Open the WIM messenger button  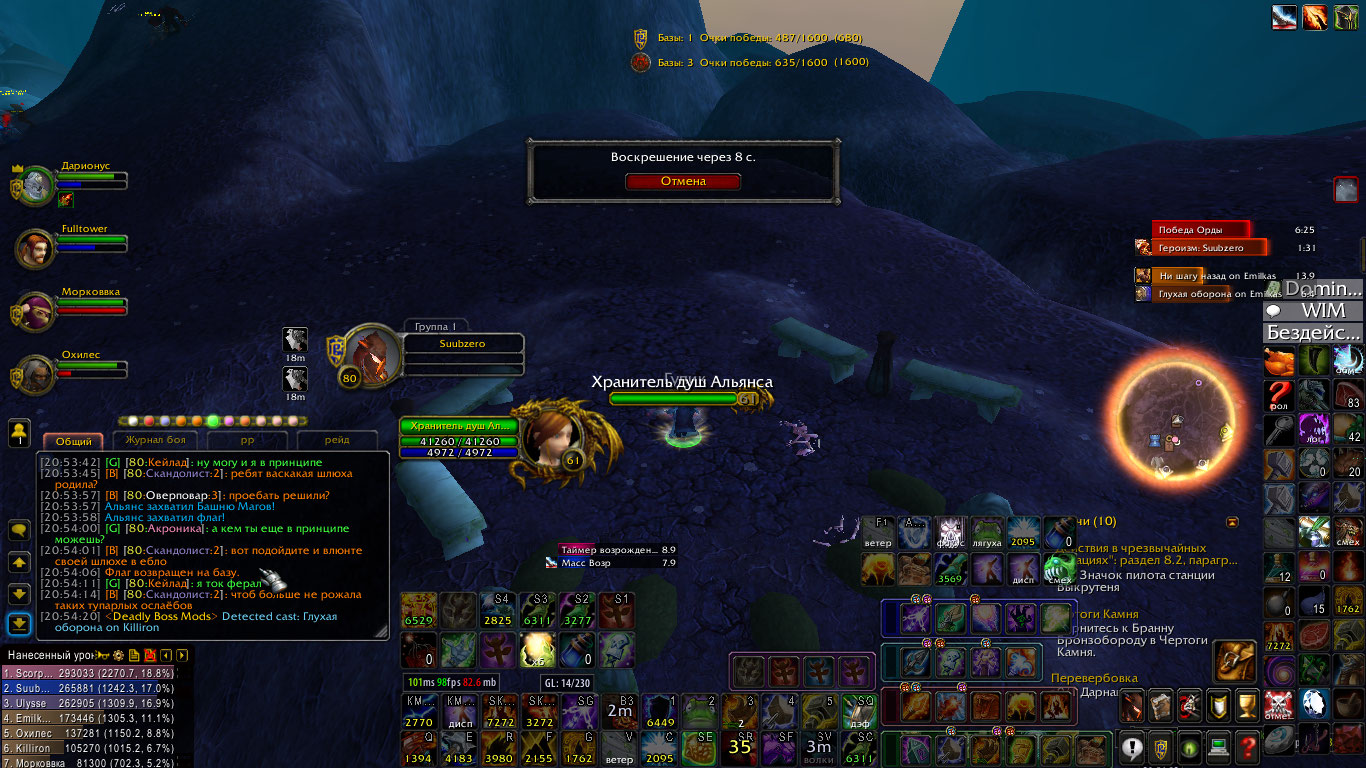pyautogui.click(x=1314, y=311)
